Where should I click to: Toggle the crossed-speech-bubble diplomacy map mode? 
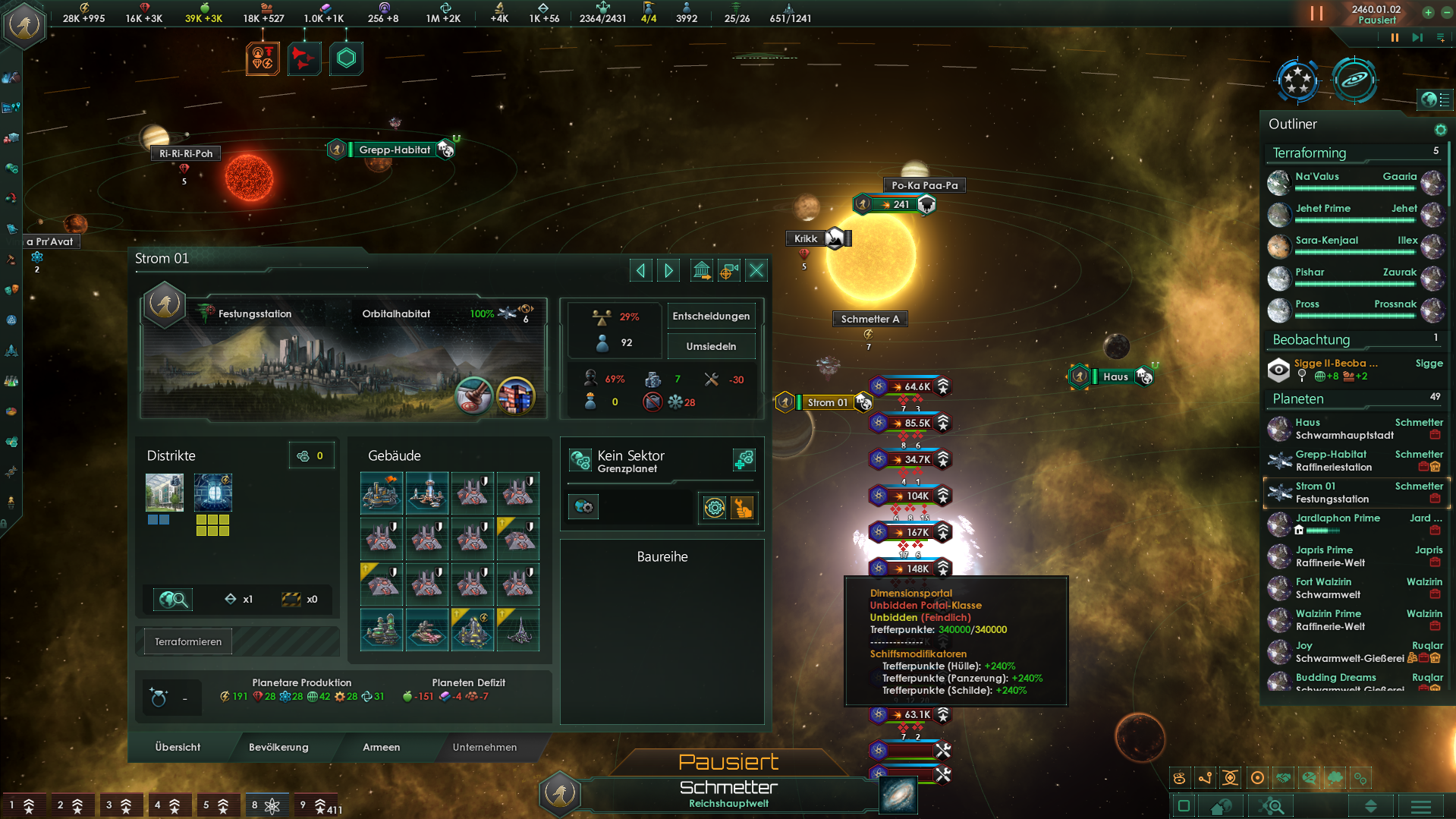point(1308,778)
